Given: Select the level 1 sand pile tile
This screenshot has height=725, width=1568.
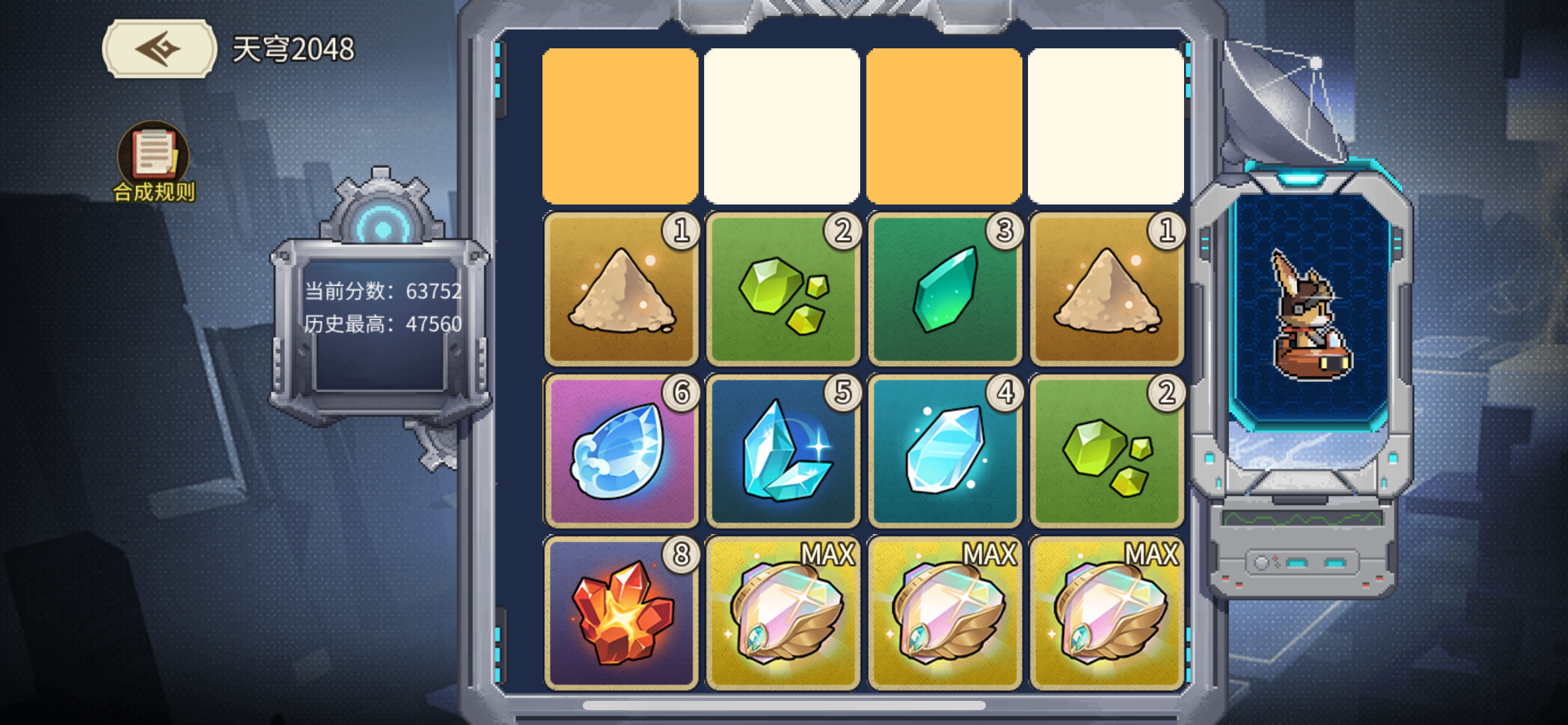Looking at the screenshot, I should click(619, 291).
